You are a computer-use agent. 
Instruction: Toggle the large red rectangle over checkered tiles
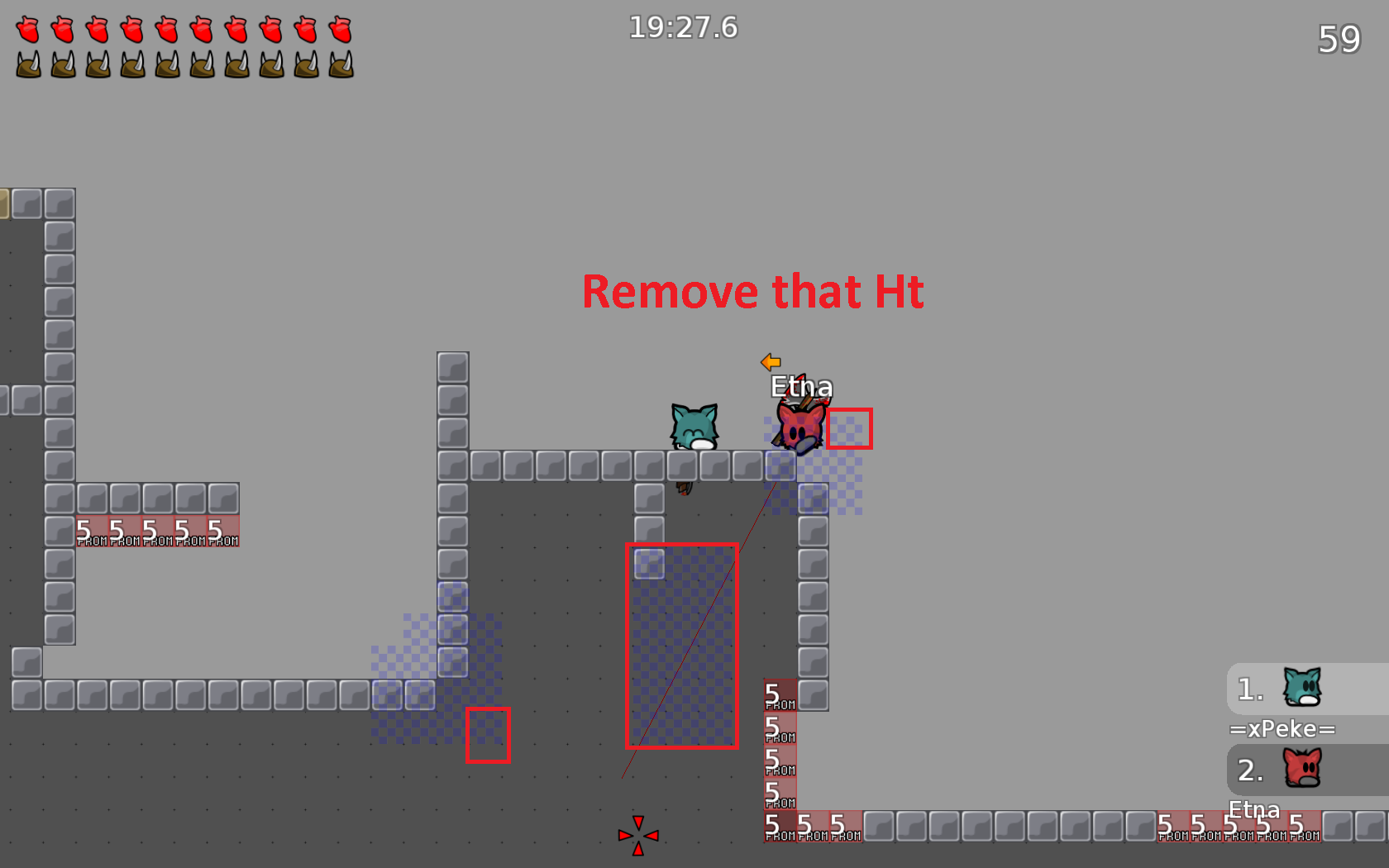[681, 646]
